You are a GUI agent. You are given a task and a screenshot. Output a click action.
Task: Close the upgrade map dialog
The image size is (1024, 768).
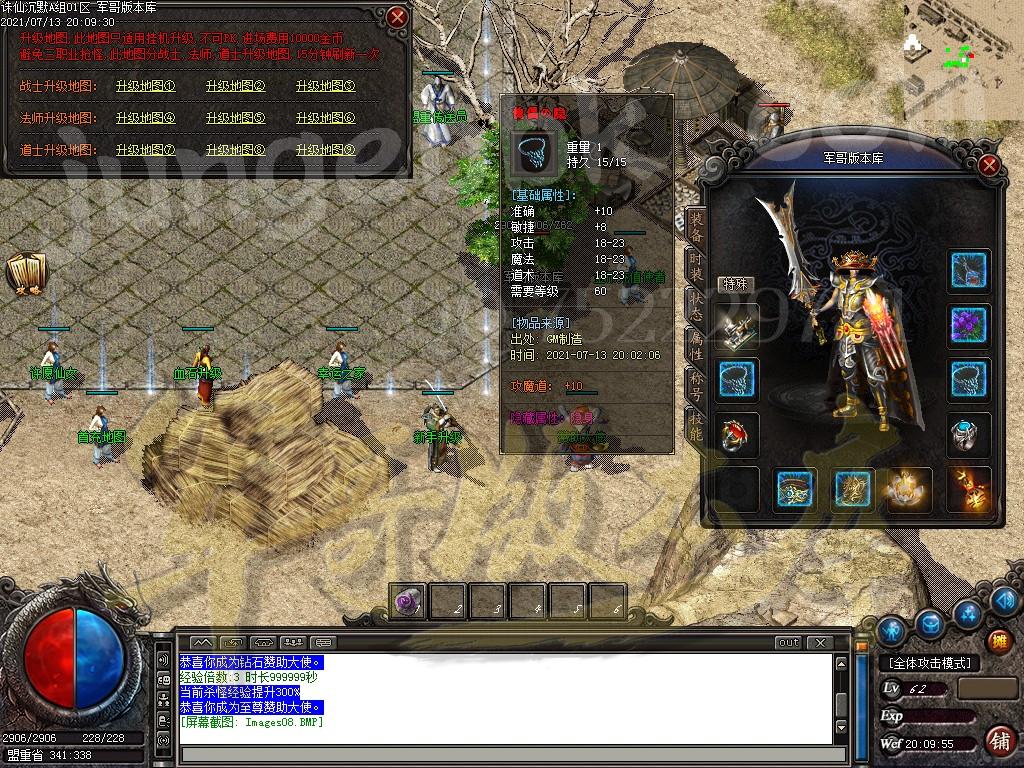tap(397, 17)
